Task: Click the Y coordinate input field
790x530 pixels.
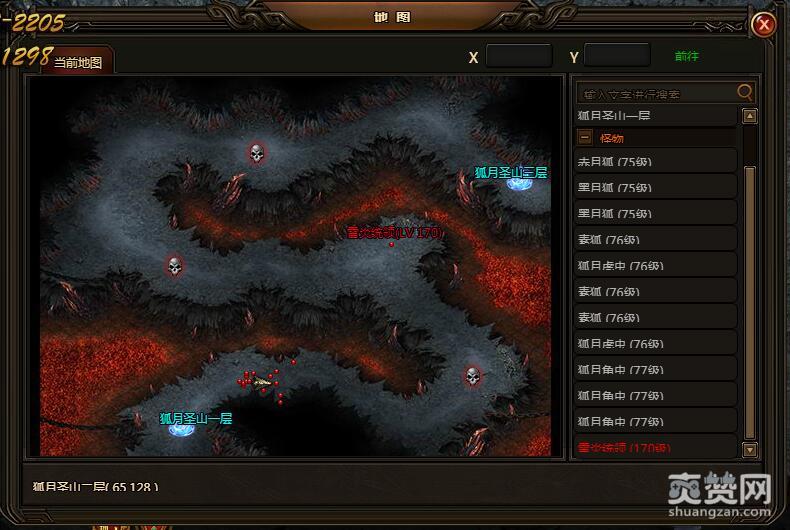Action: coord(616,56)
